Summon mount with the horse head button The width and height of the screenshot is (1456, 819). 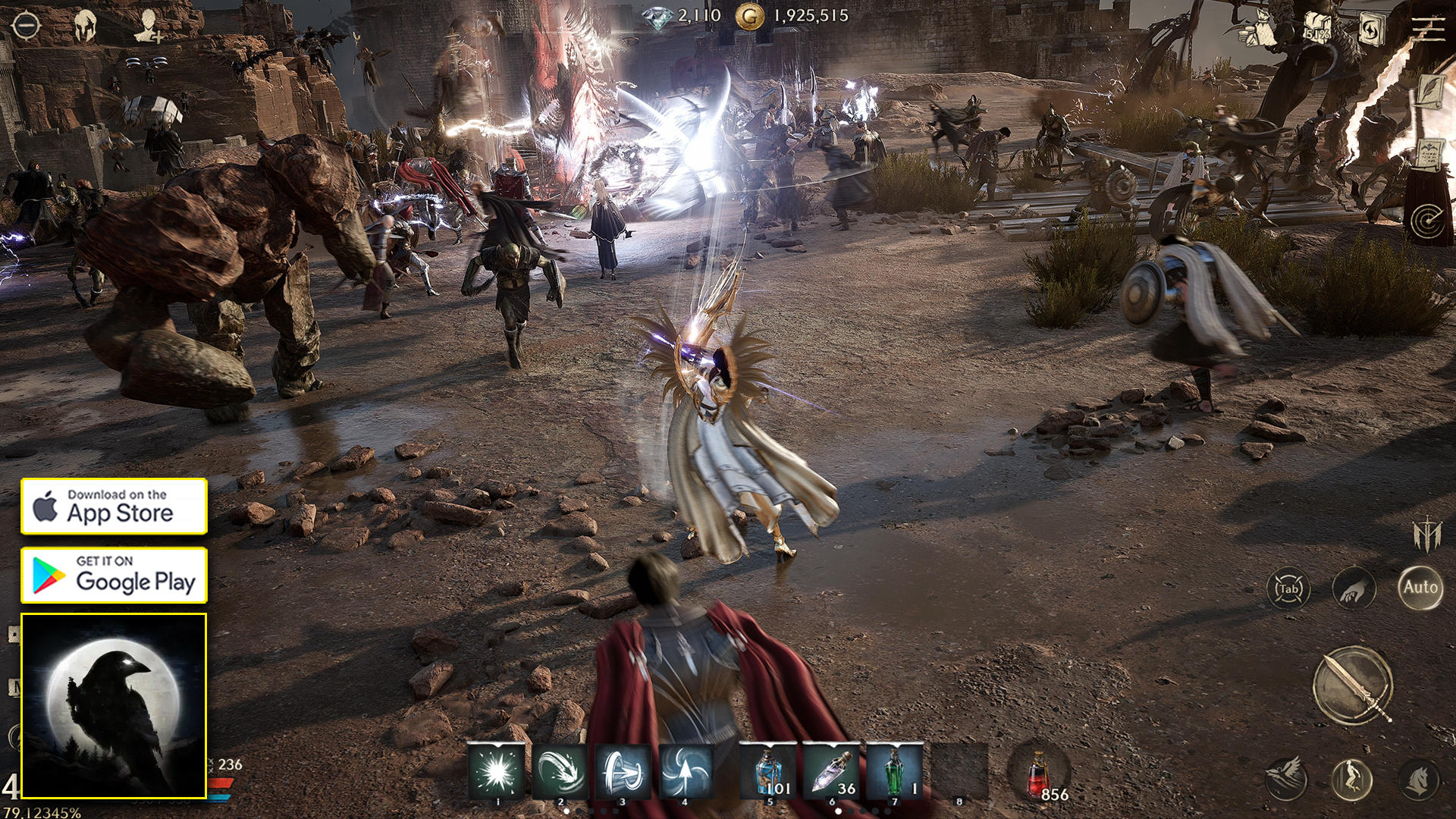click(x=1419, y=780)
